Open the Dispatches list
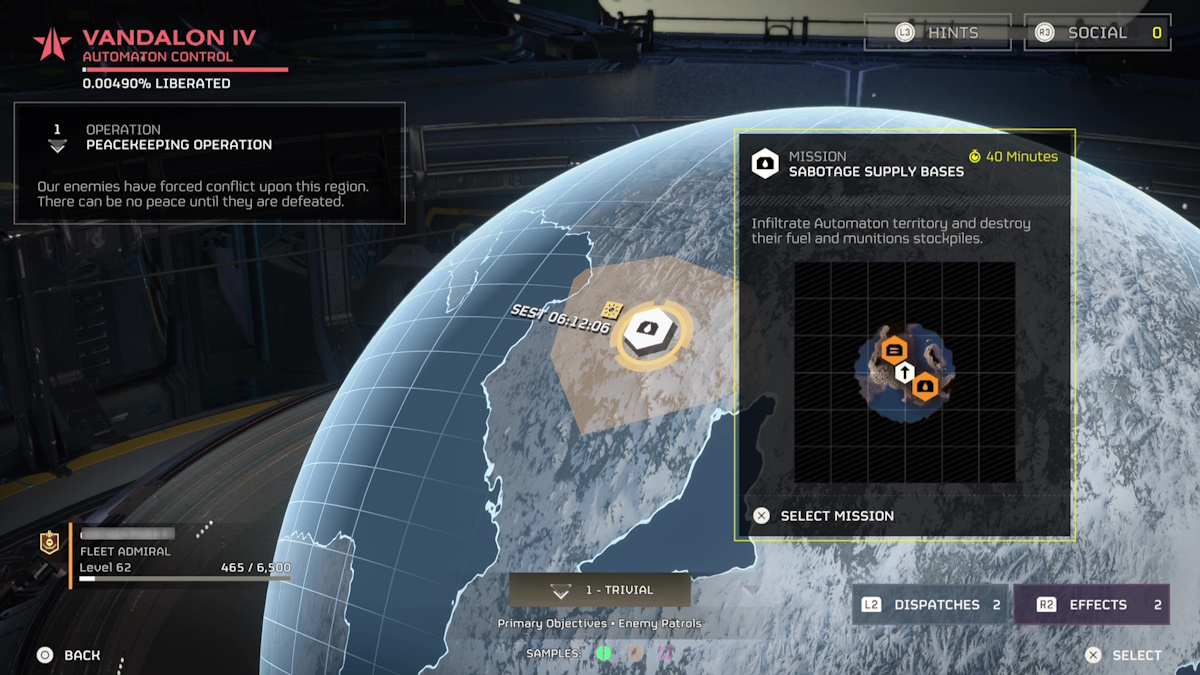This screenshot has width=1200, height=675. point(930,605)
